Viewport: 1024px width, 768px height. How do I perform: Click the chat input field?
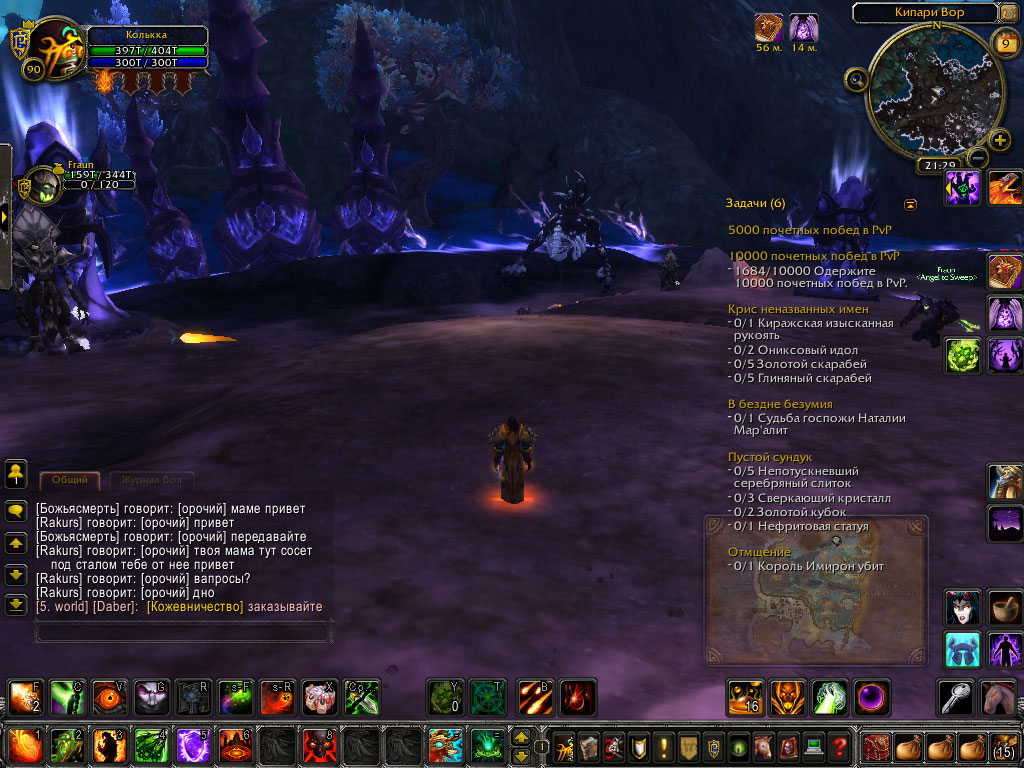182,632
